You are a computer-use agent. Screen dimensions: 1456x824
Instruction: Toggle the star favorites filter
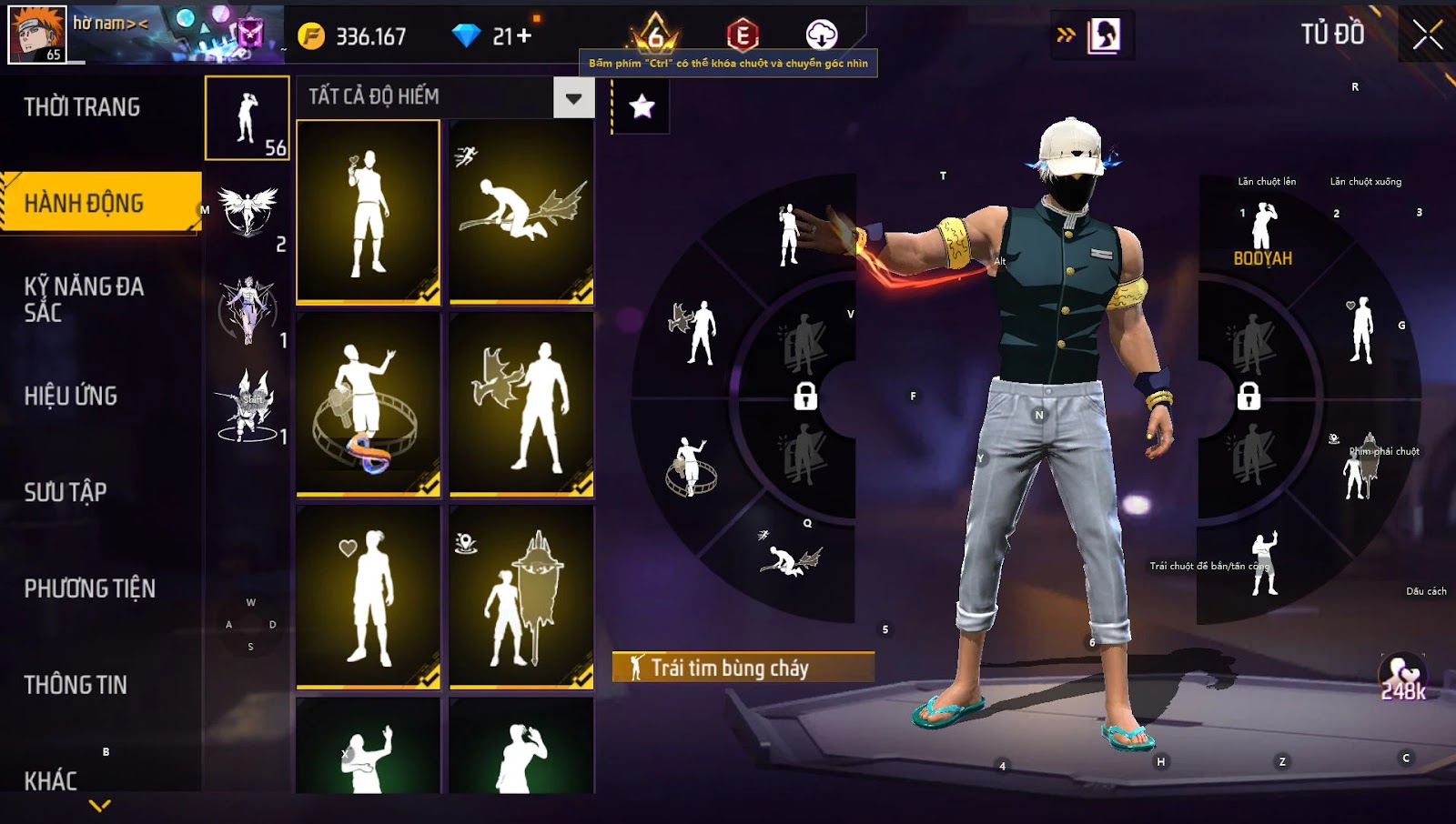coord(642,106)
